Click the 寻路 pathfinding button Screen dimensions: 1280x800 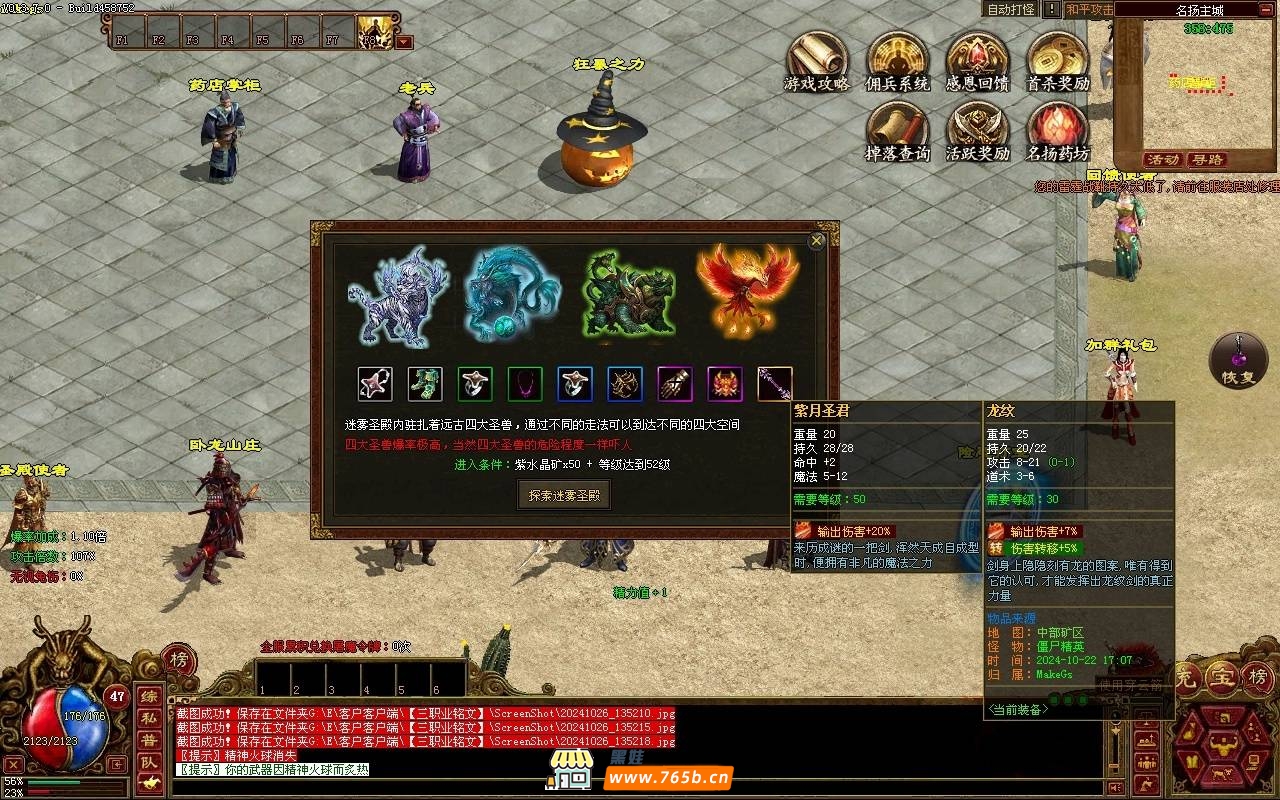(1208, 160)
